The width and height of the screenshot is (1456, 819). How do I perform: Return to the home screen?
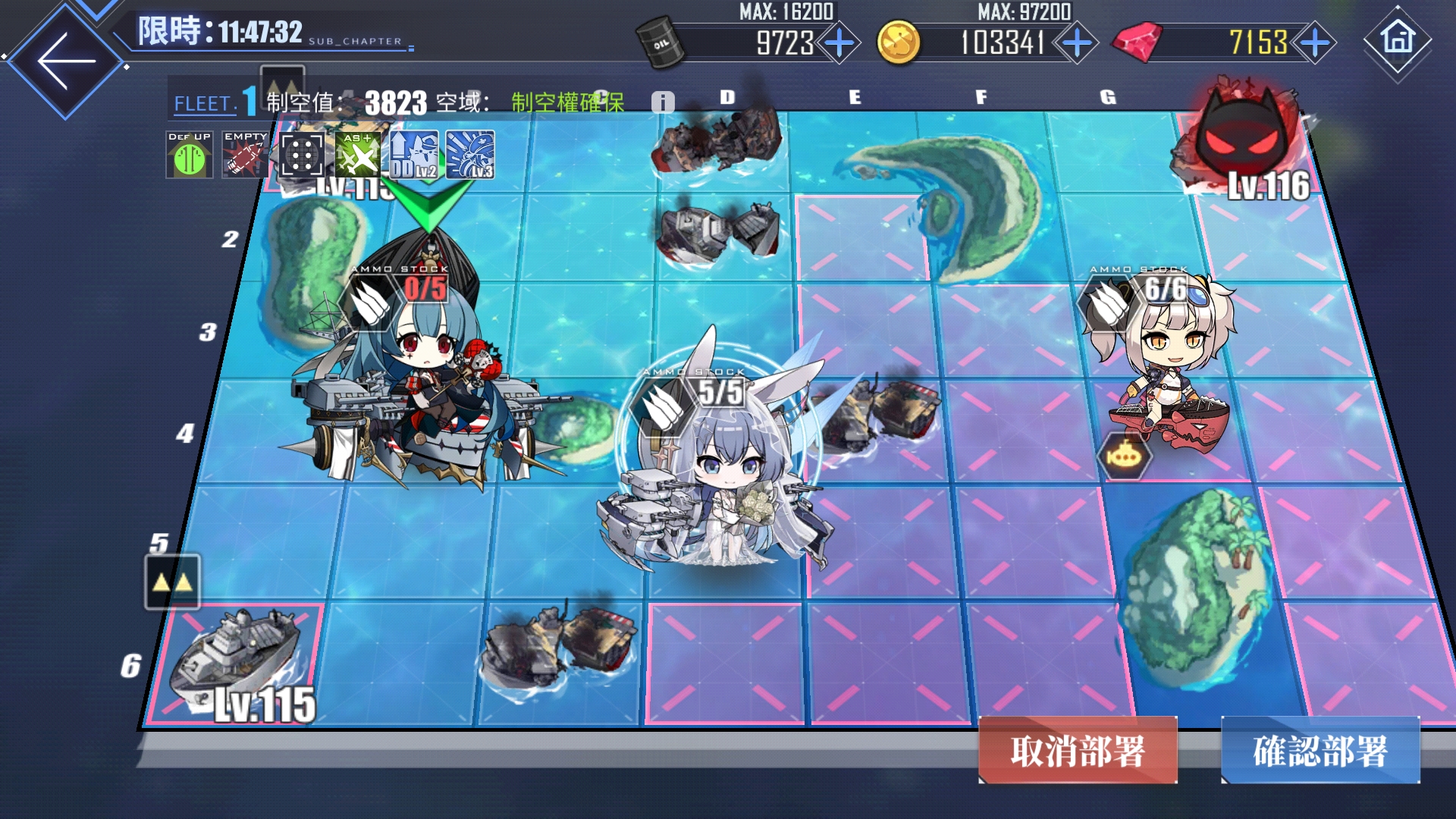click(x=1398, y=39)
